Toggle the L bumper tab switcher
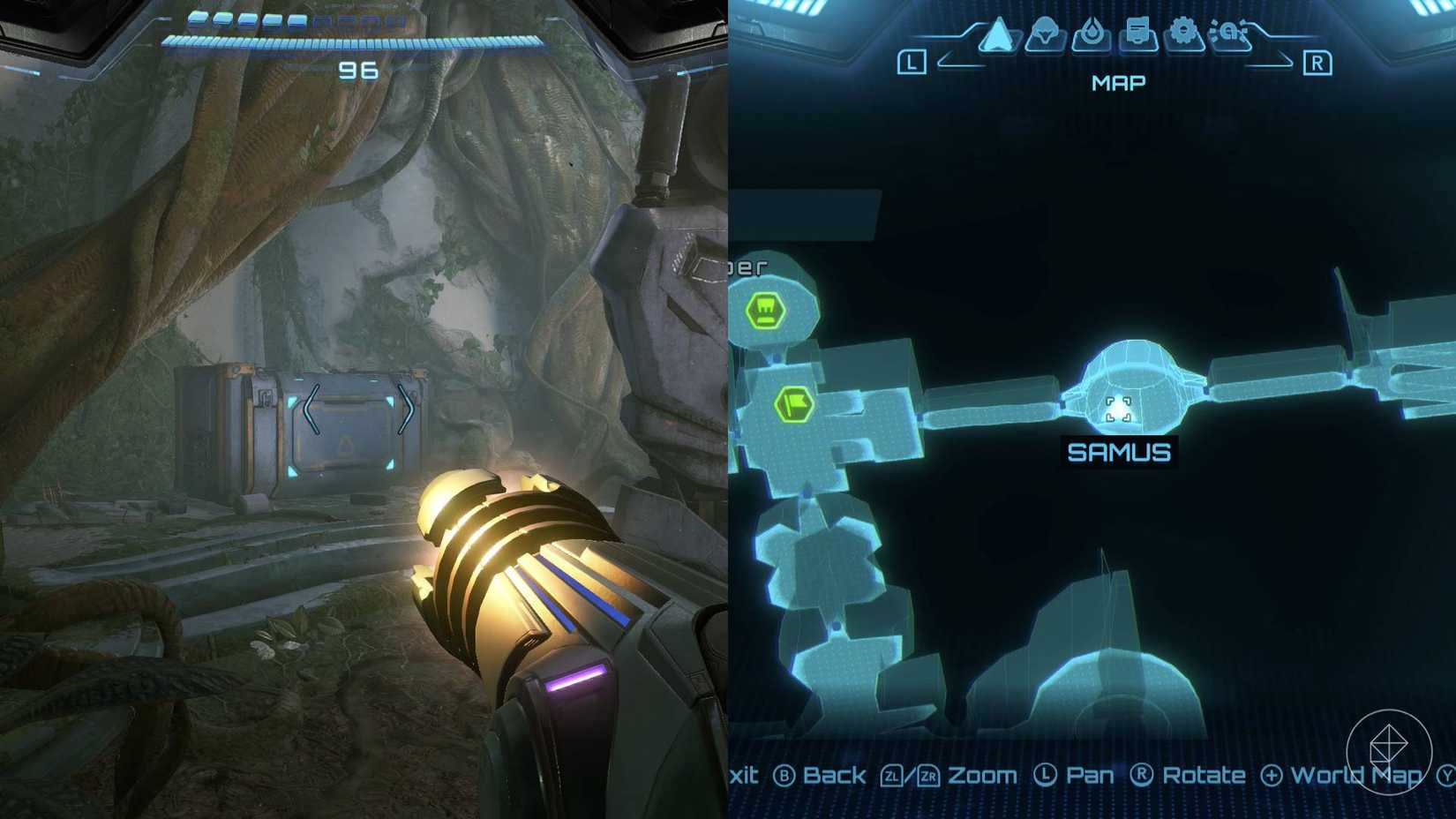The width and height of the screenshot is (1456, 819). [x=911, y=62]
